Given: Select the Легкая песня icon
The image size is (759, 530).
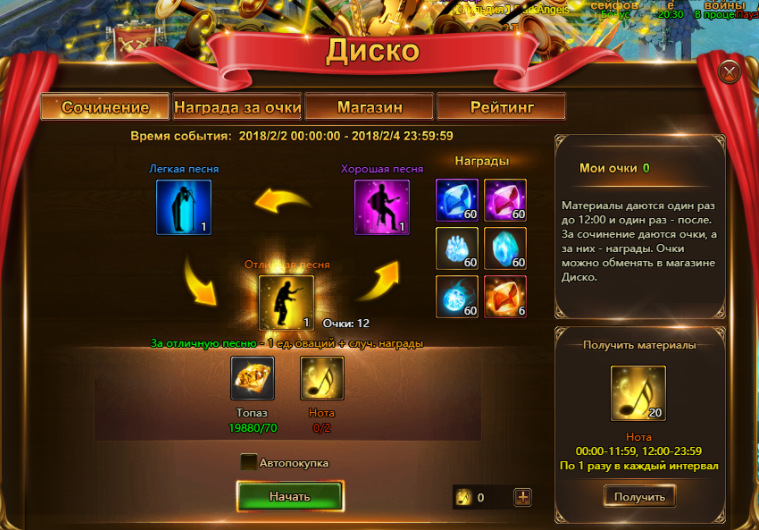Looking at the screenshot, I should [x=183, y=207].
